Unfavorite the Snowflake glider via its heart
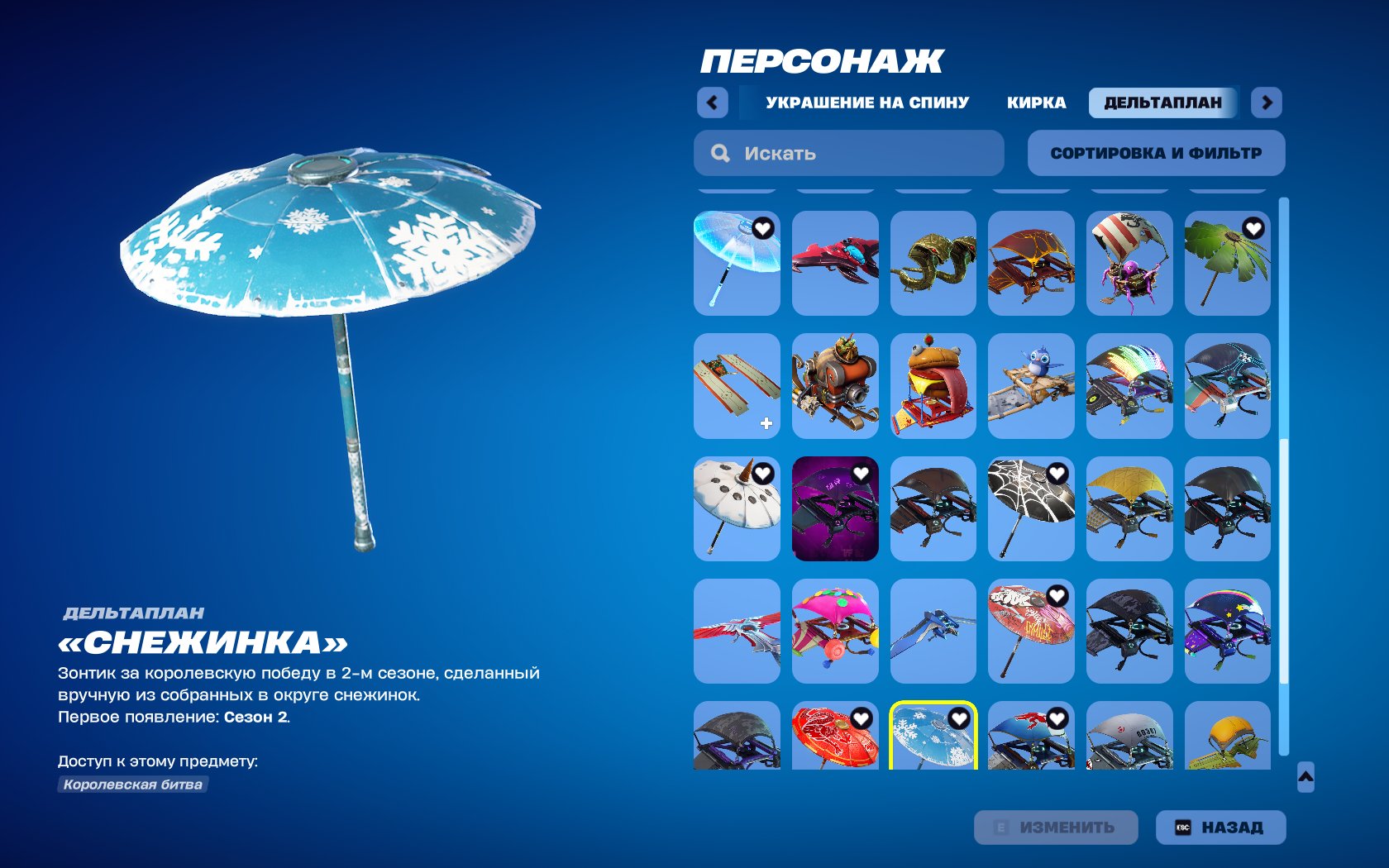Screen dimensions: 1389x868 tap(960, 720)
